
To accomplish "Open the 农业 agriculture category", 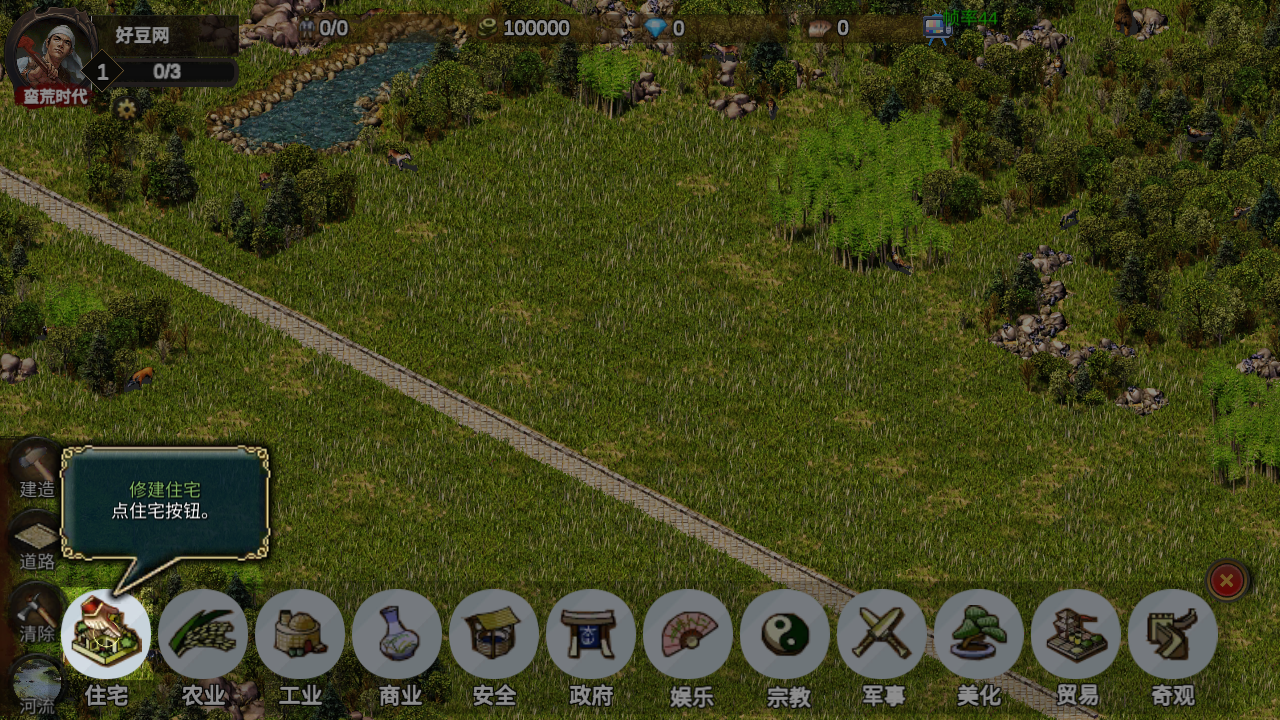I will tap(203, 634).
